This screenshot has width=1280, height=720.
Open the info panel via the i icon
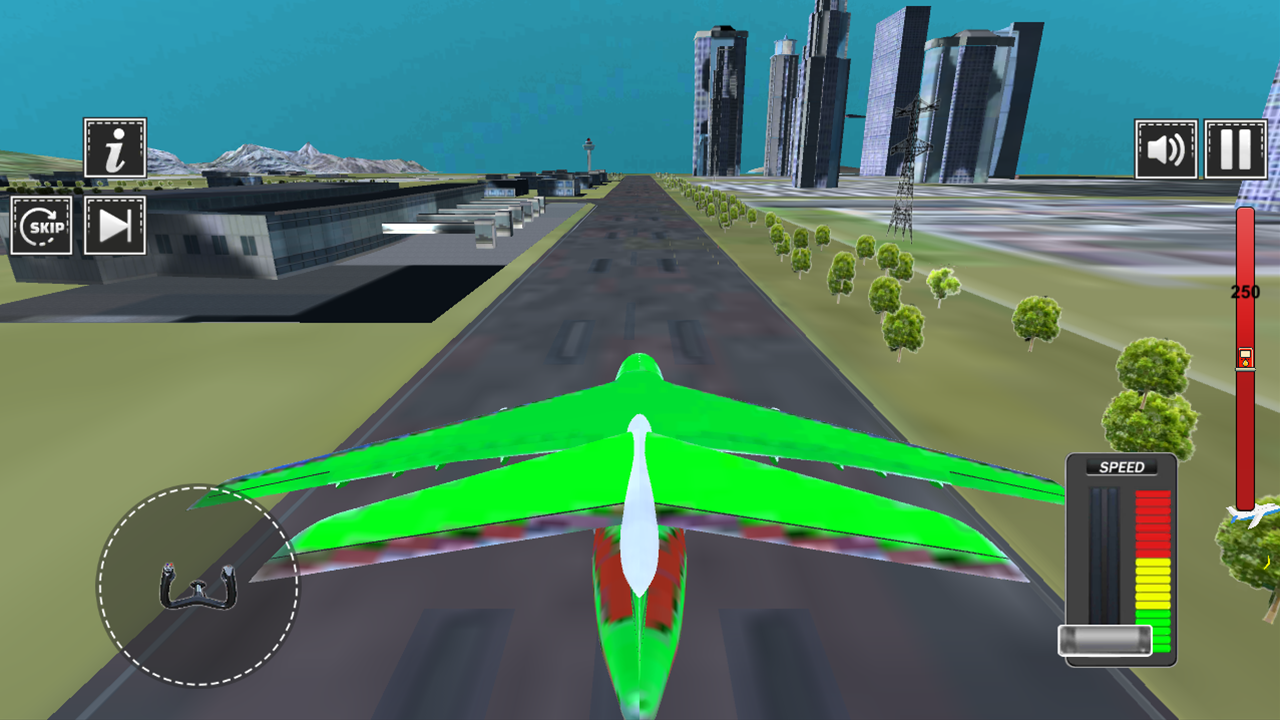tap(113, 148)
